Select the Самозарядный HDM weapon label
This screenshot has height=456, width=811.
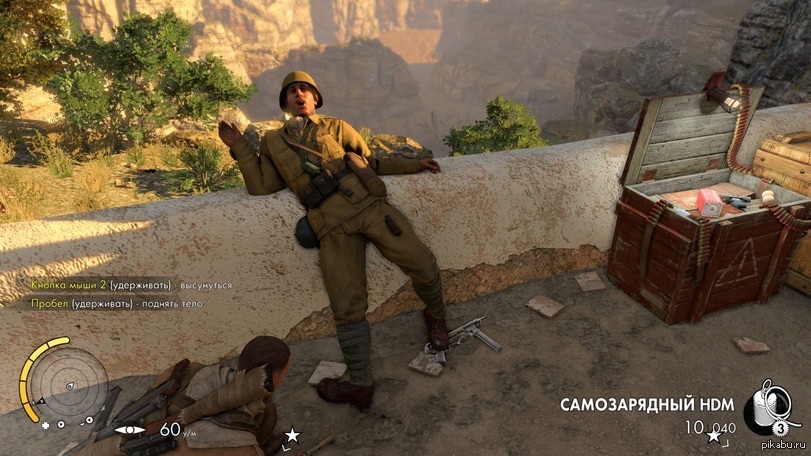(x=647, y=405)
